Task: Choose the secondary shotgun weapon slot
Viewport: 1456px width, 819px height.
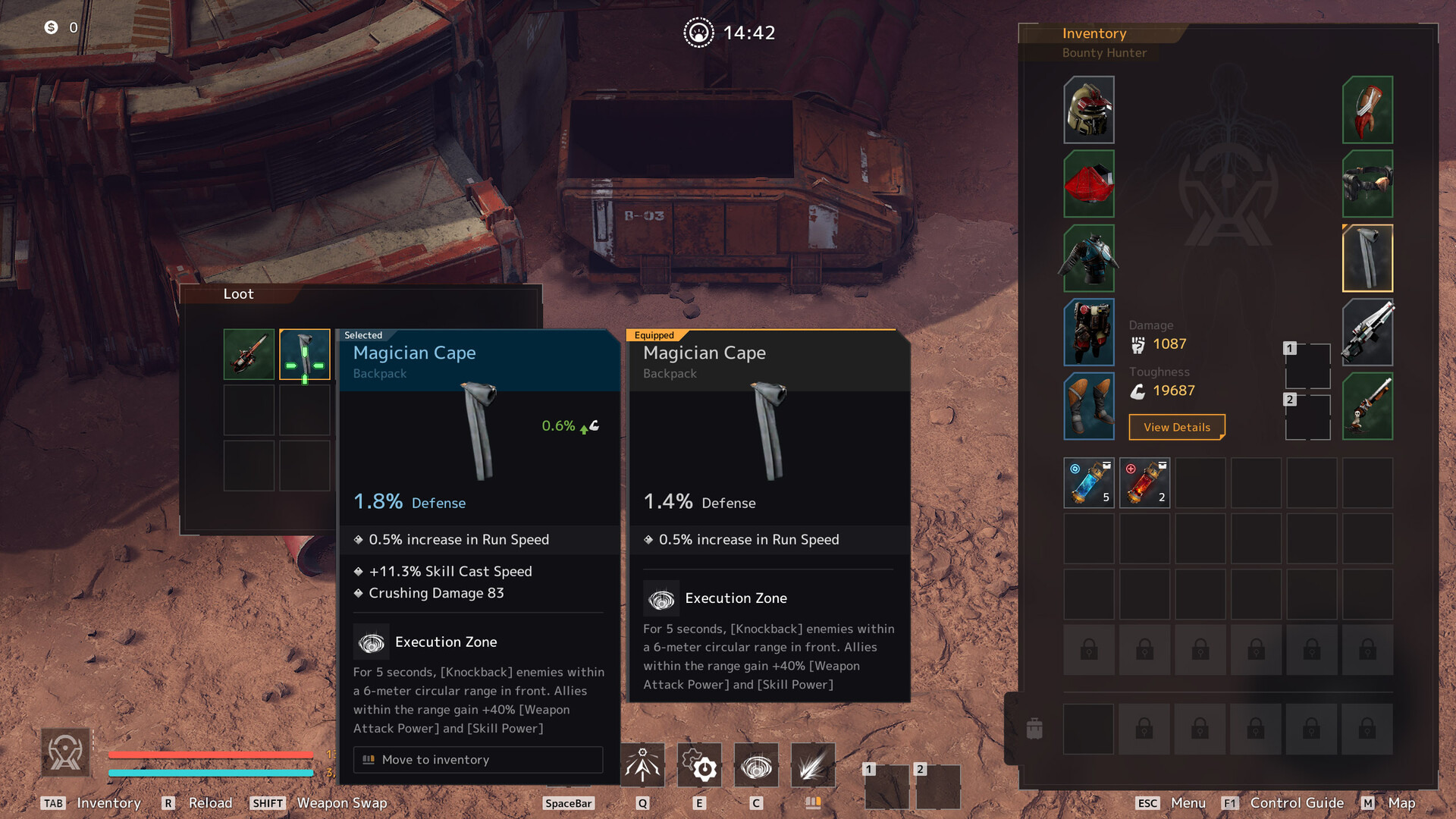Action: (x=1367, y=406)
